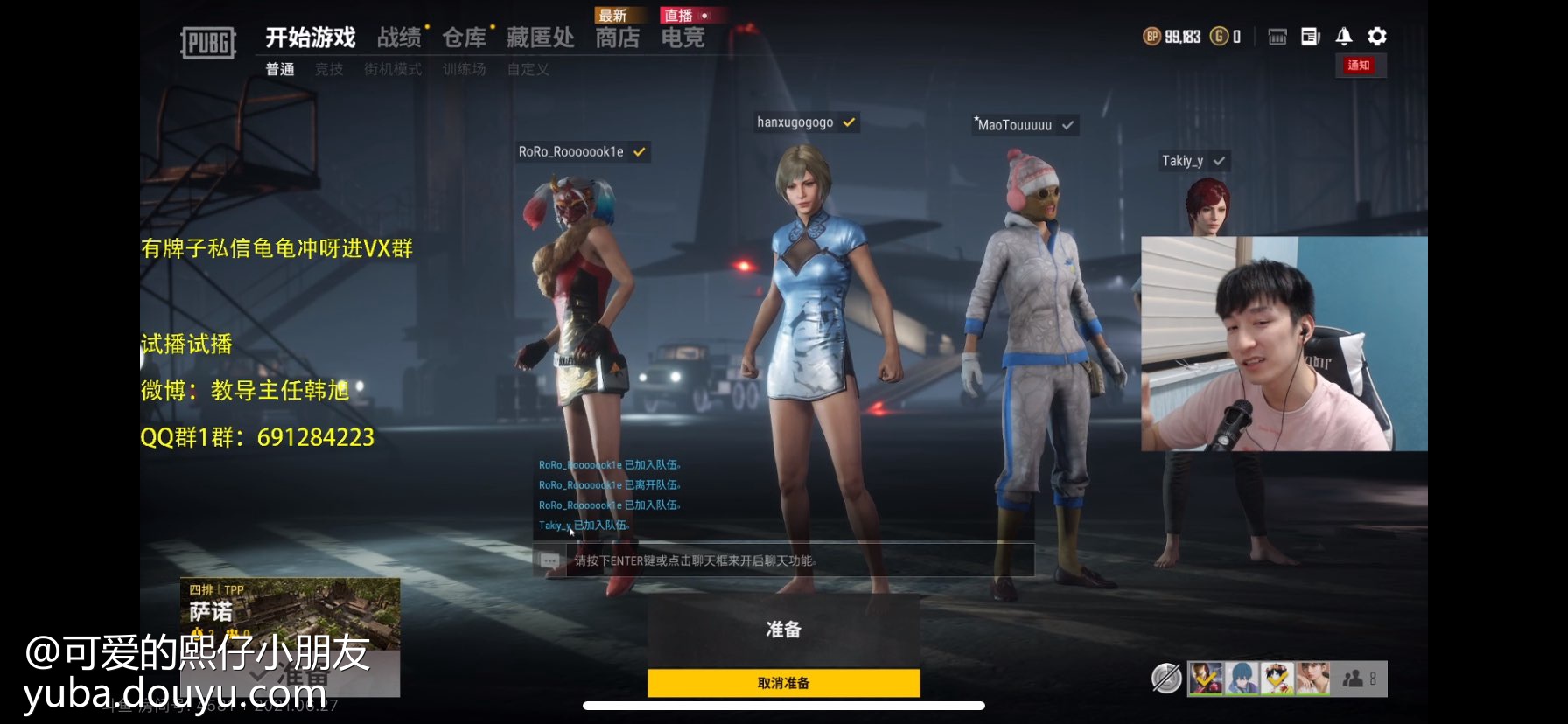Switch to the 自定义 custom match sub-tab

click(528, 69)
